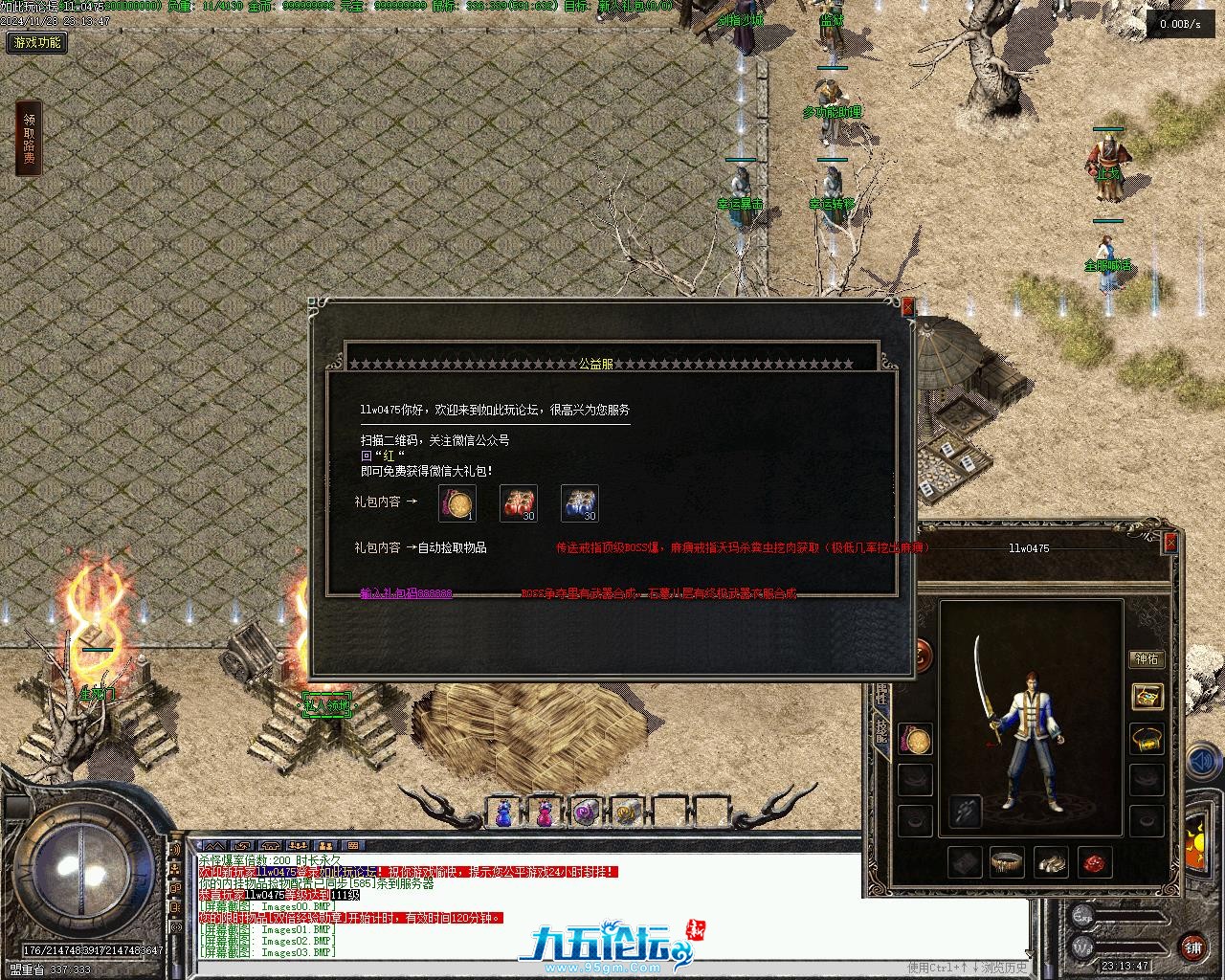
Task: Select the equipped gold bracelet slot
Action: [1147, 740]
